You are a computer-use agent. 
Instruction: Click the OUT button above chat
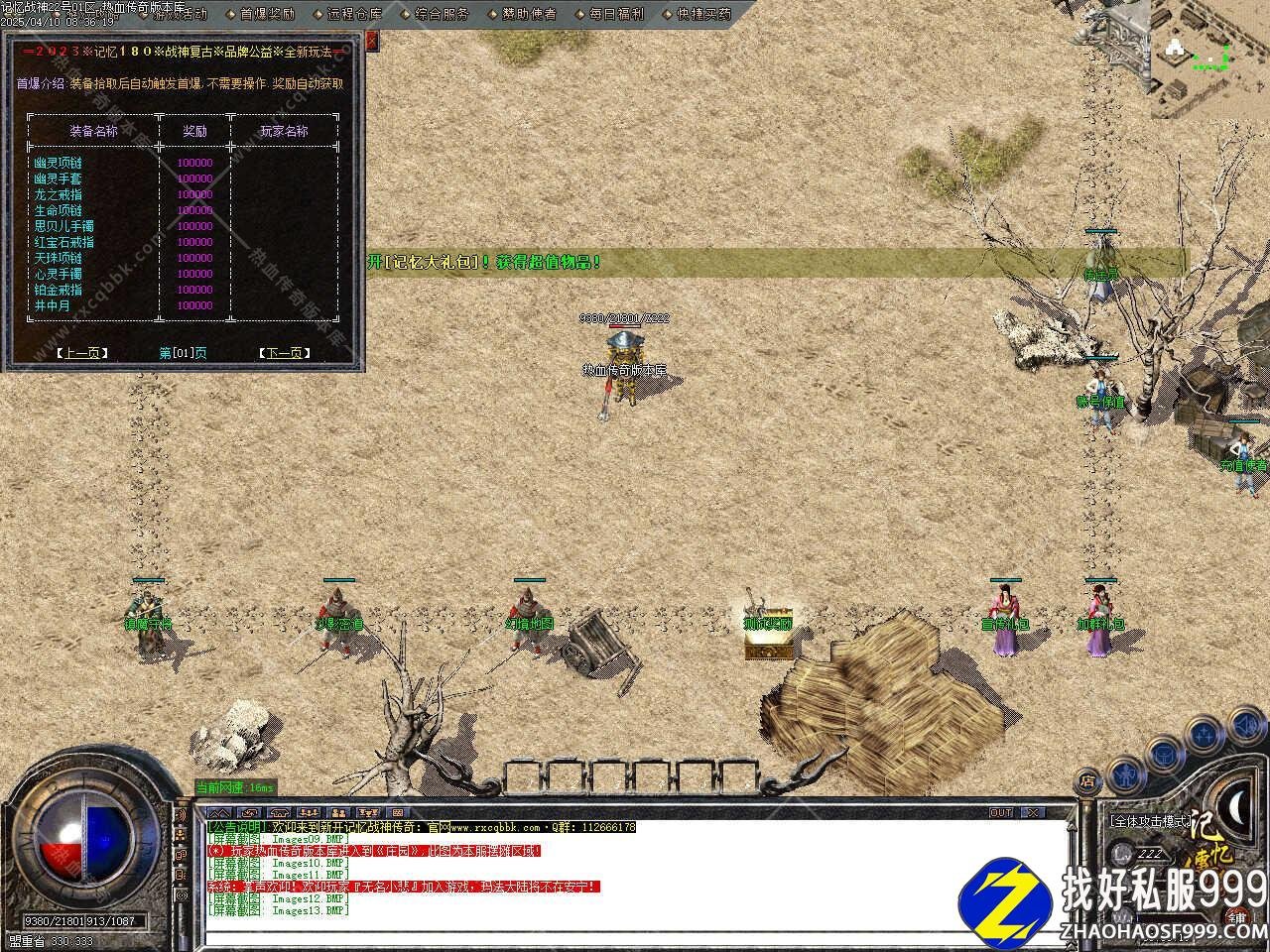coord(1001,813)
